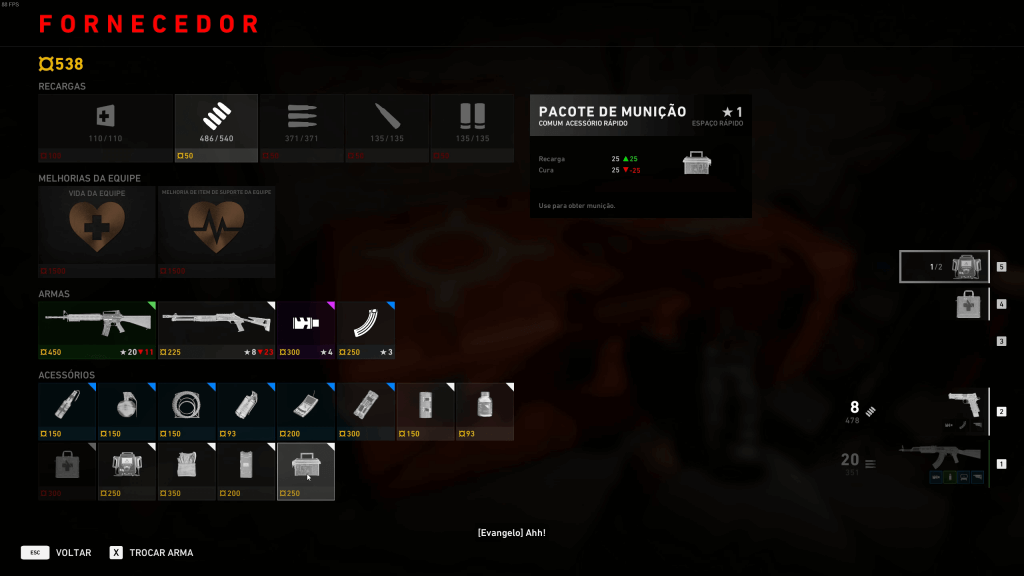Image resolution: width=1024 pixels, height=576 pixels.
Task: Open the Vida da Equipe team upgrade
Action: [x=97, y=231]
